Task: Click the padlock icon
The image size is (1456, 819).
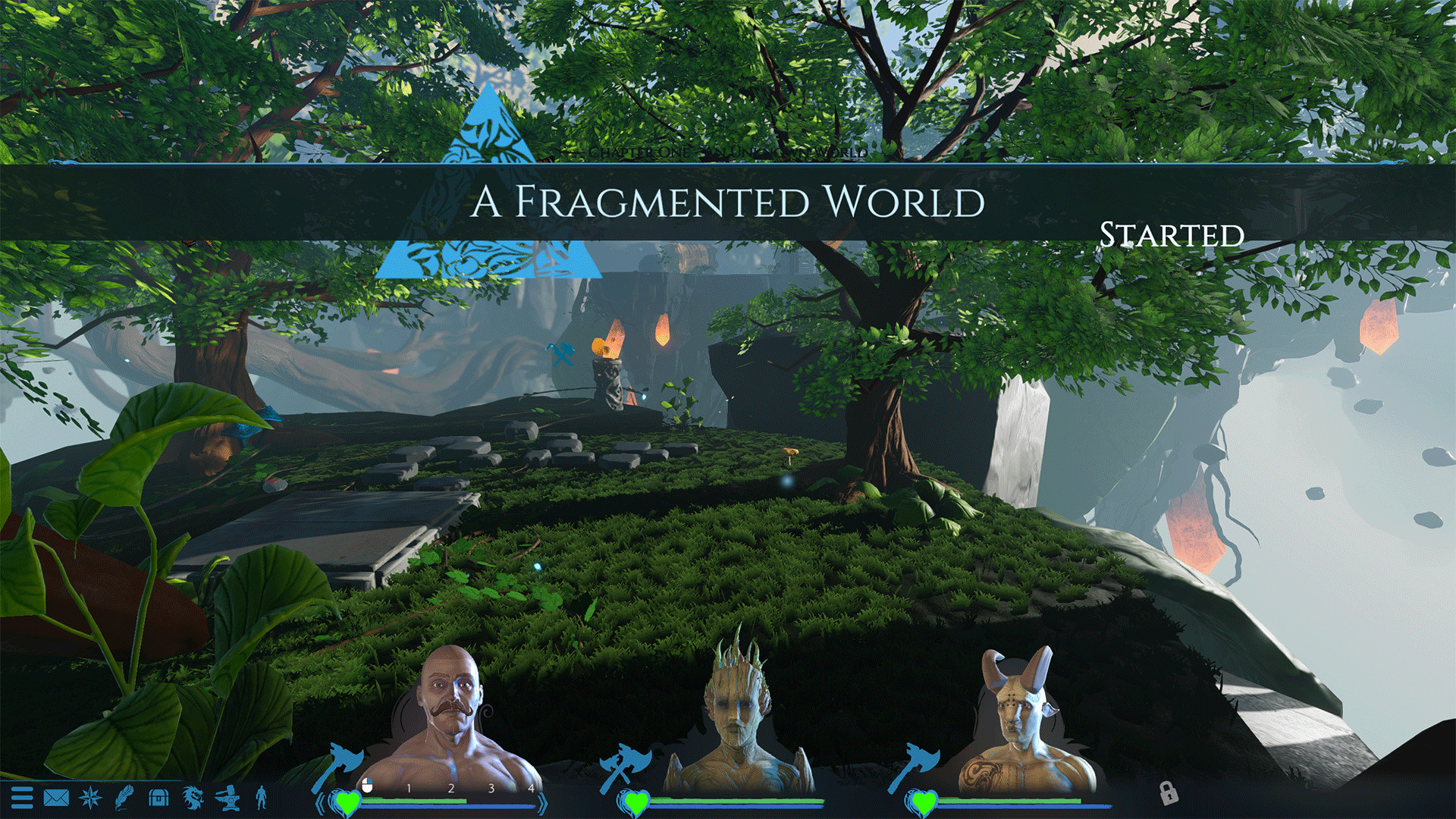Action: (x=1169, y=793)
